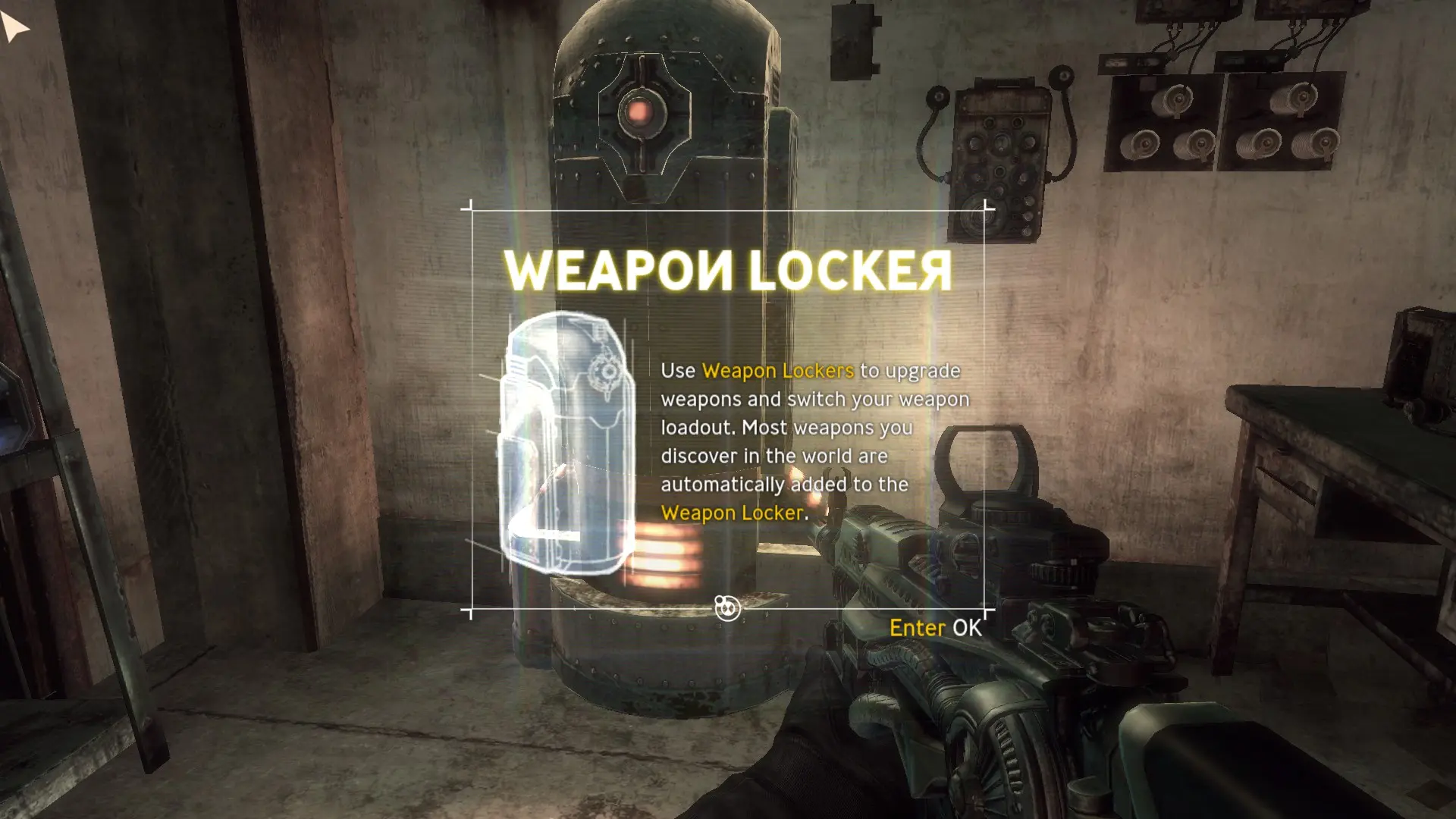Screen dimensions: 1456x819
Task: Confirm the Weapon Locker tutorial with OK
Action: click(935, 628)
